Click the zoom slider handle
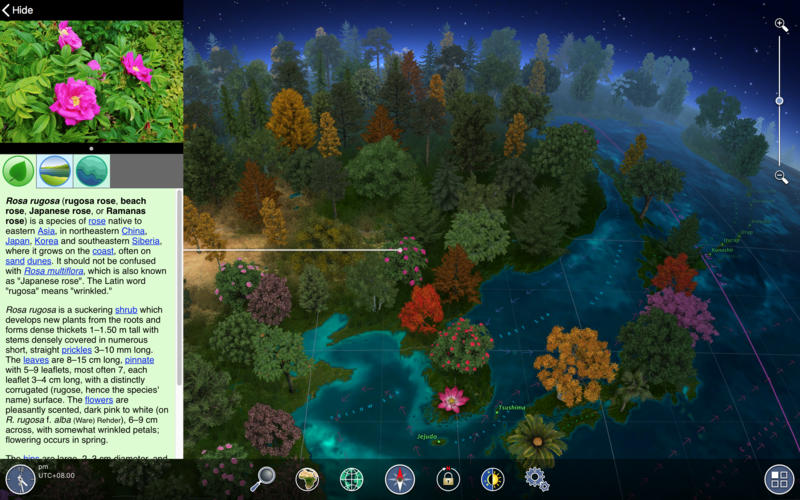The width and height of the screenshot is (800, 500). pyautogui.click(x=779, y=101)
